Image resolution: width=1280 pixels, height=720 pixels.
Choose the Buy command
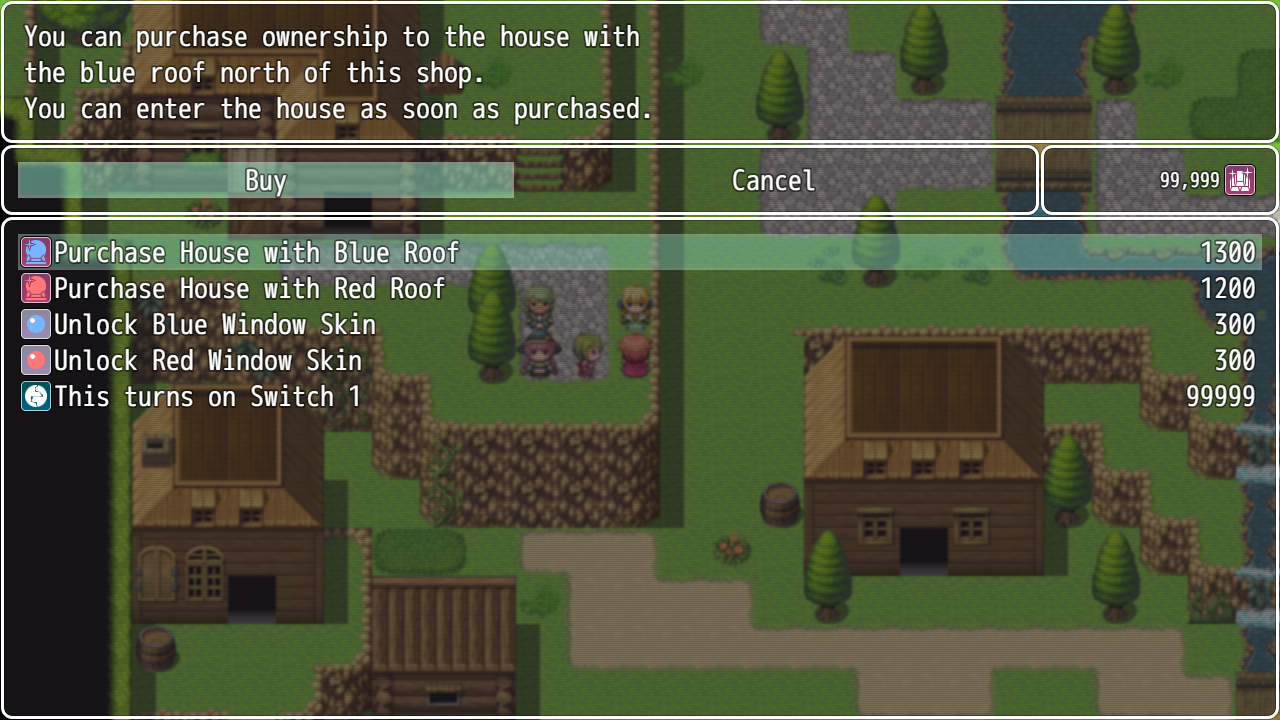pos(266,181)
